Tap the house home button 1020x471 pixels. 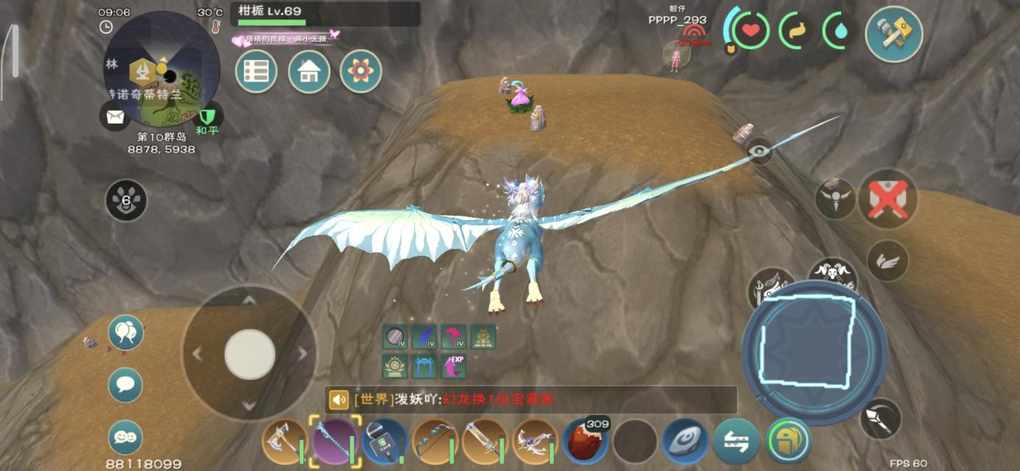pos(309,72)
